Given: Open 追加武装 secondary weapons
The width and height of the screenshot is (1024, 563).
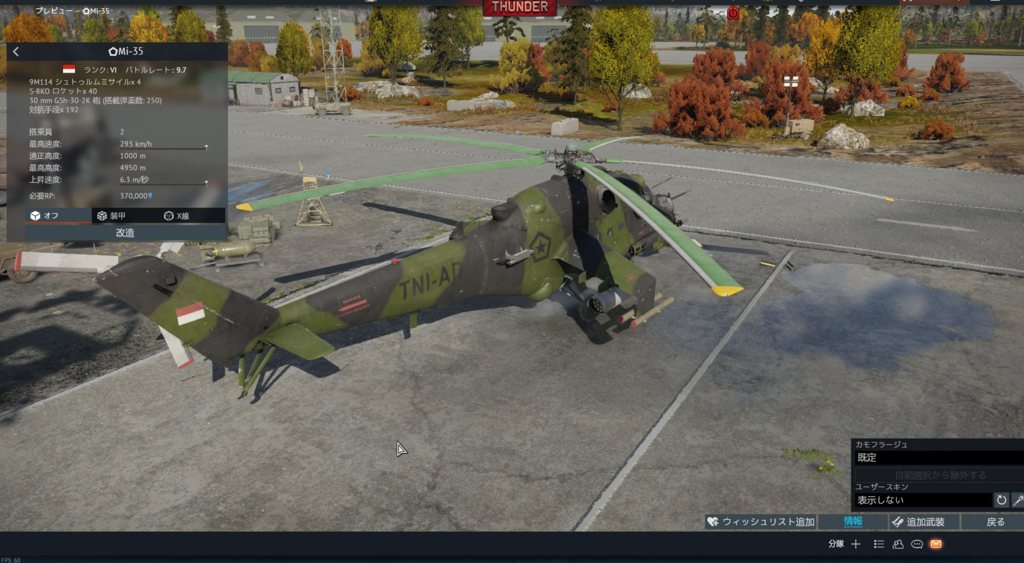Looking at the screenshot, I should click(924, 522).
